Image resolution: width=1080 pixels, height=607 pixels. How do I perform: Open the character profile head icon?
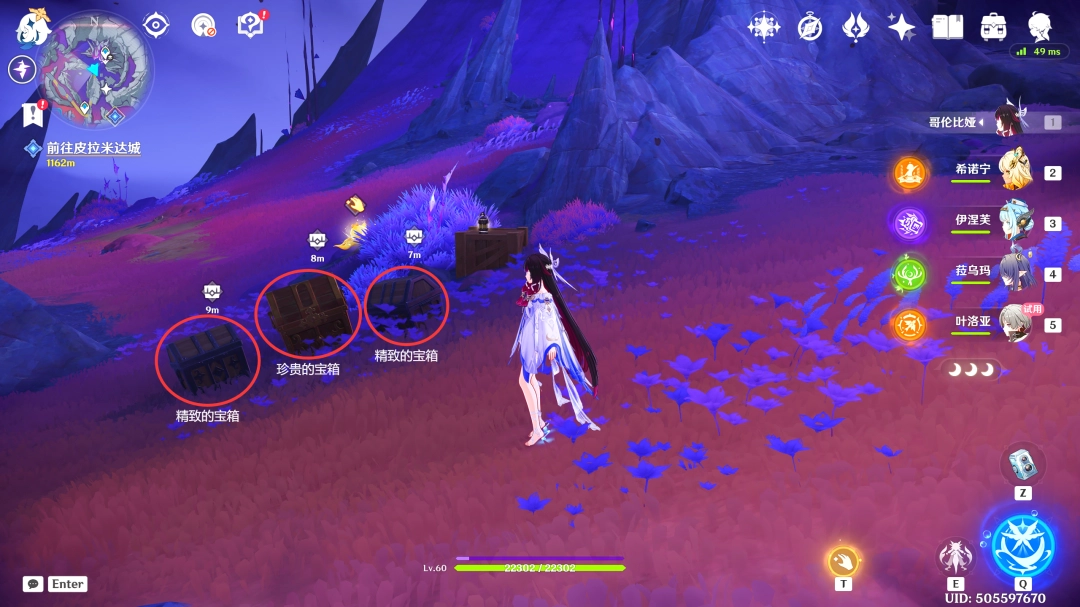point(1041,26)
